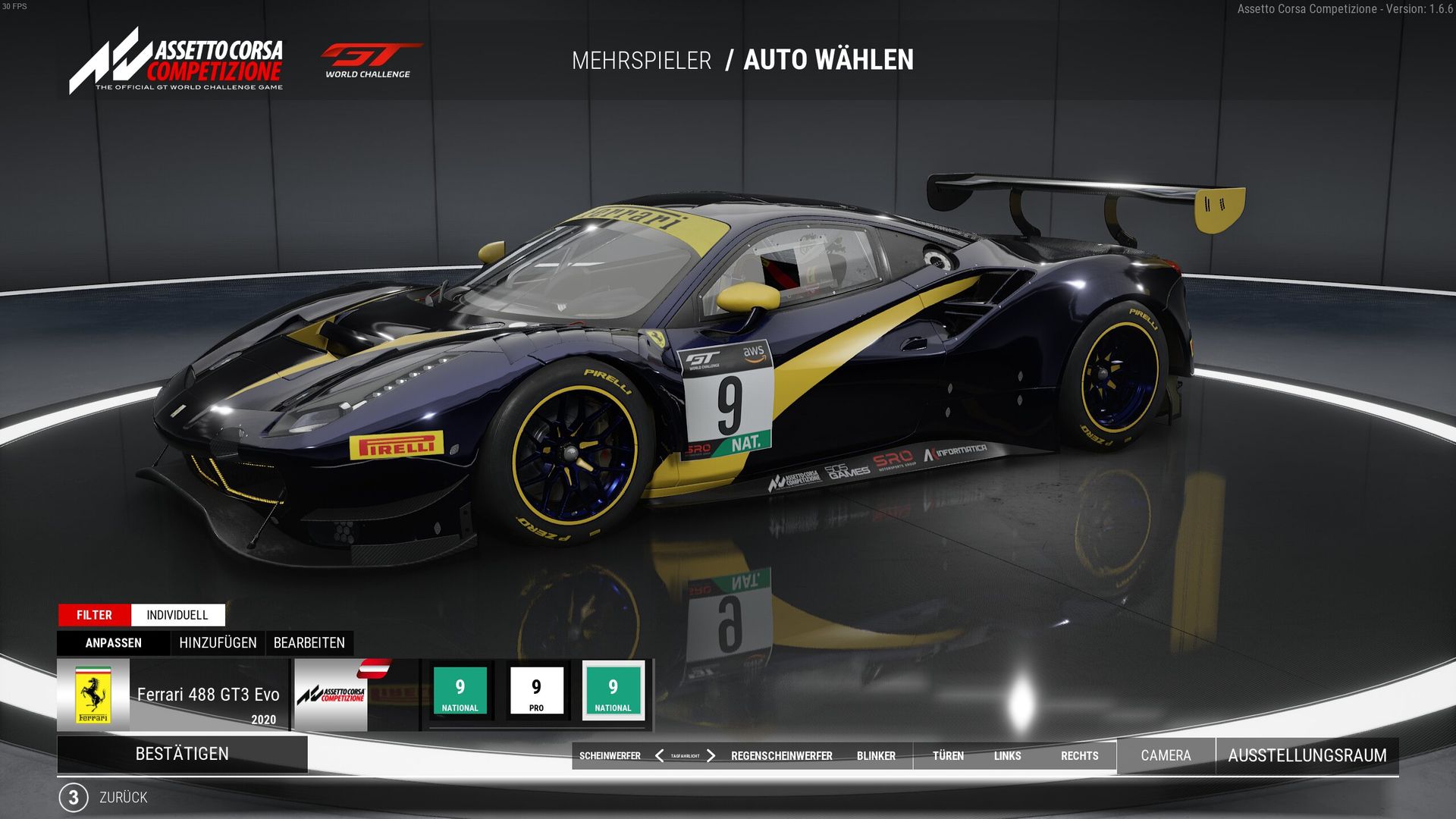Image resolution: width=1456 pixels, height=819 pixels.
Task: Open the Ausstellungsraum showroom view
Action: [x=1307, y=755]
